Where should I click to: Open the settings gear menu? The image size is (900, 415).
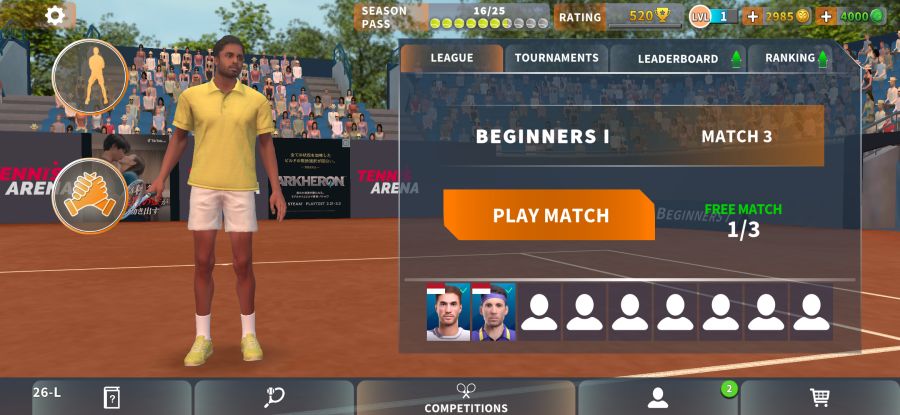(55, 15)
